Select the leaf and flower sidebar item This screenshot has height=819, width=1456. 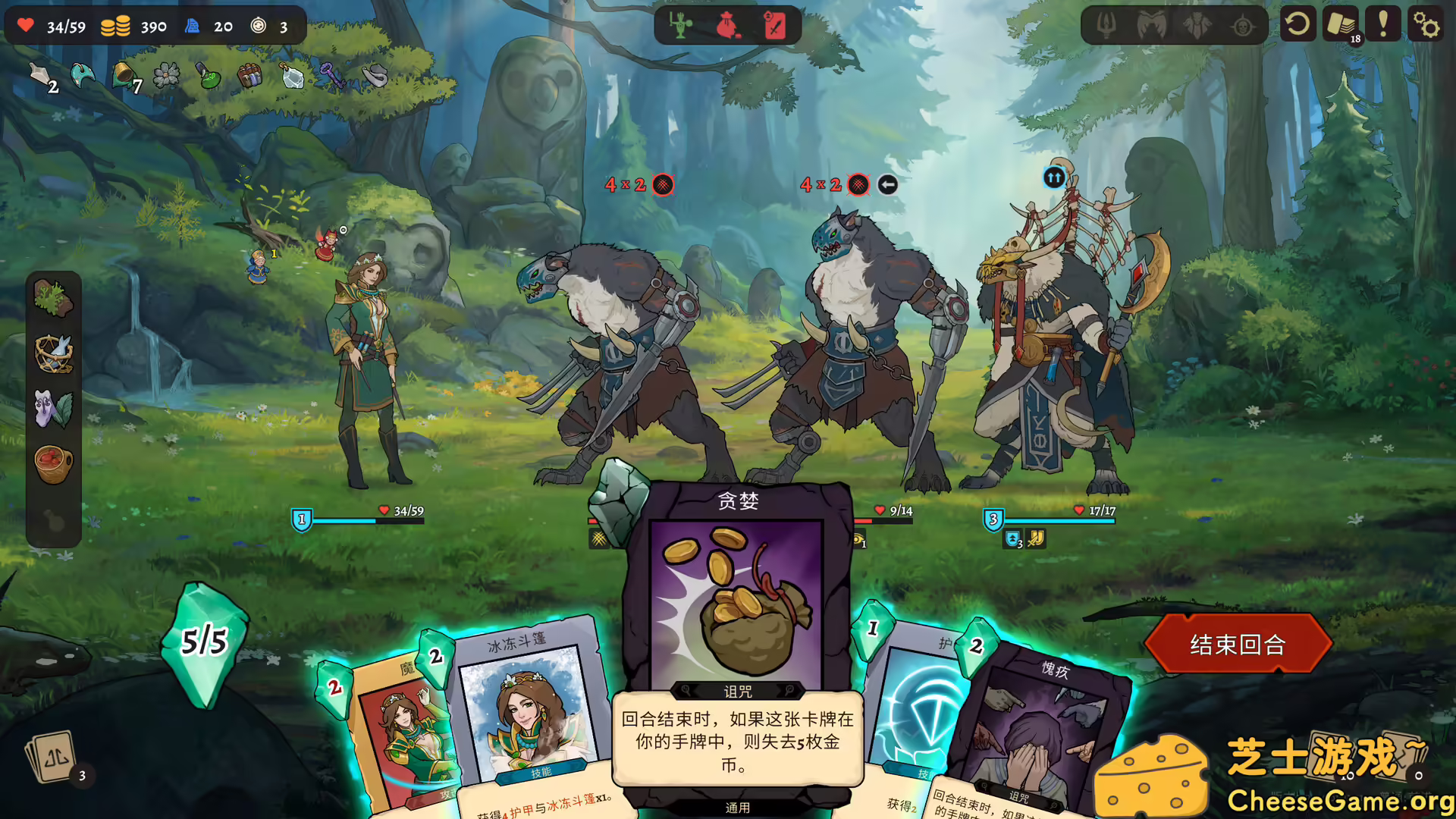click(x=54, y=409)
